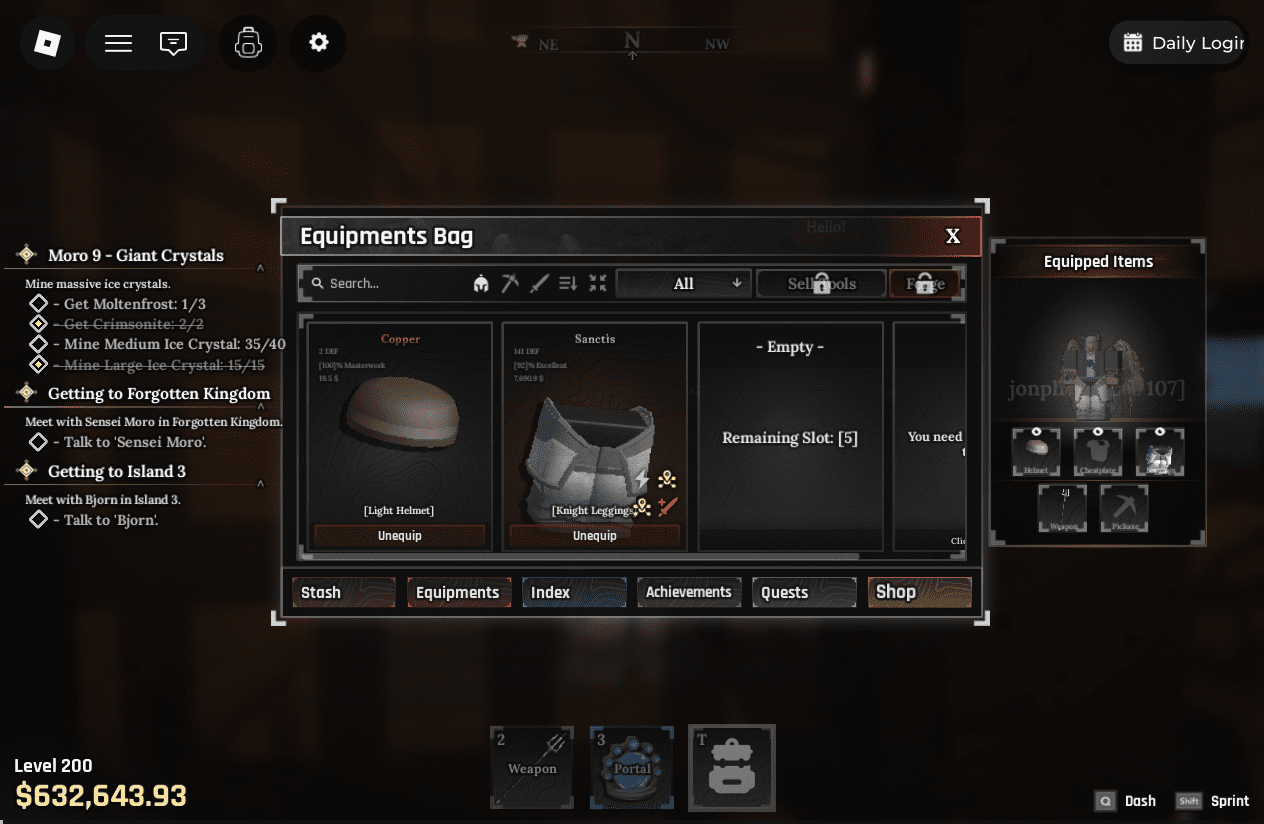Open the Roblox settings gear
Screen dimensions: 1264x824
pos(318,43)
